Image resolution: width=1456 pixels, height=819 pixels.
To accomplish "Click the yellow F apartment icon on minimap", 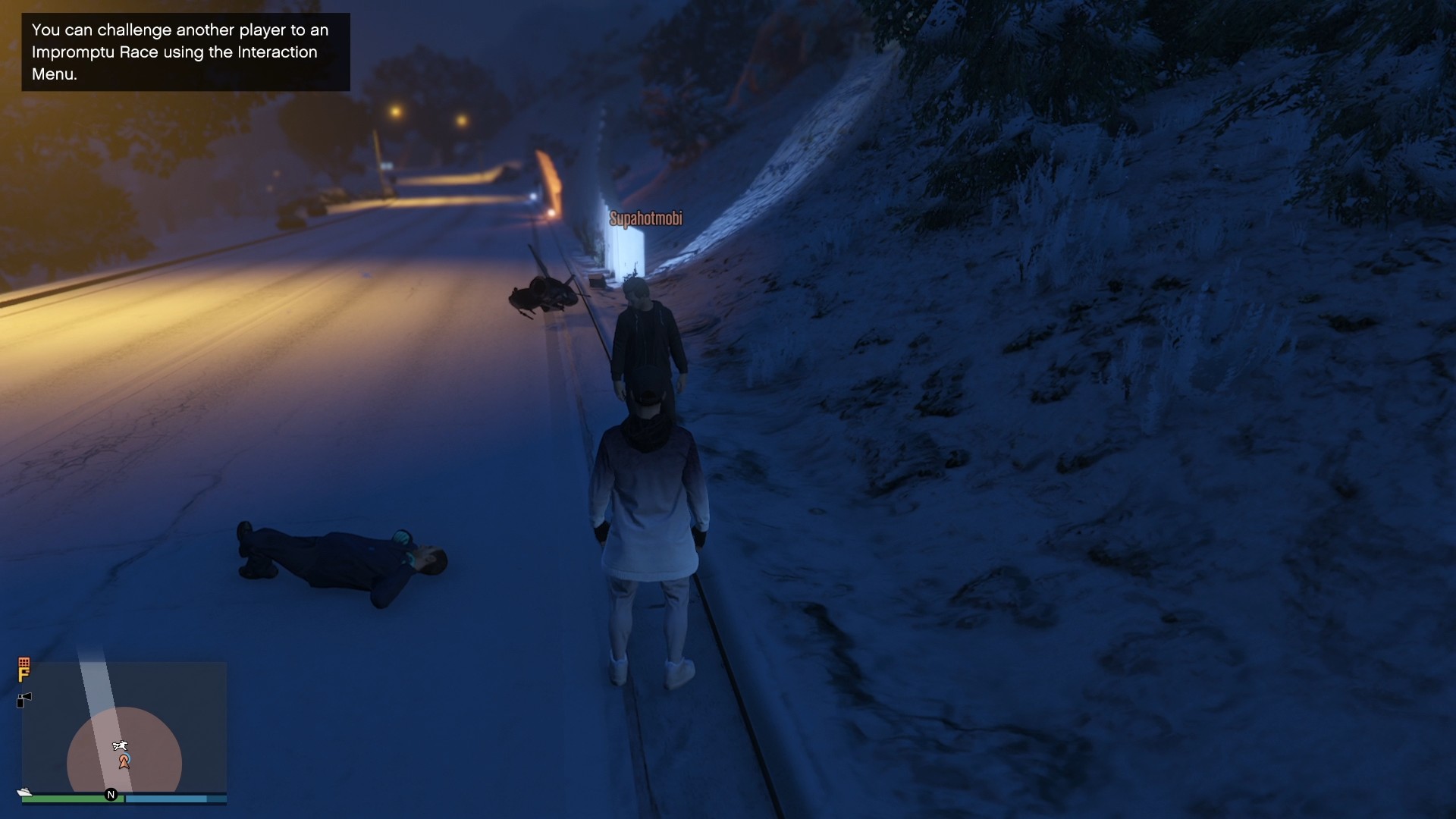I will coord(24,673).
